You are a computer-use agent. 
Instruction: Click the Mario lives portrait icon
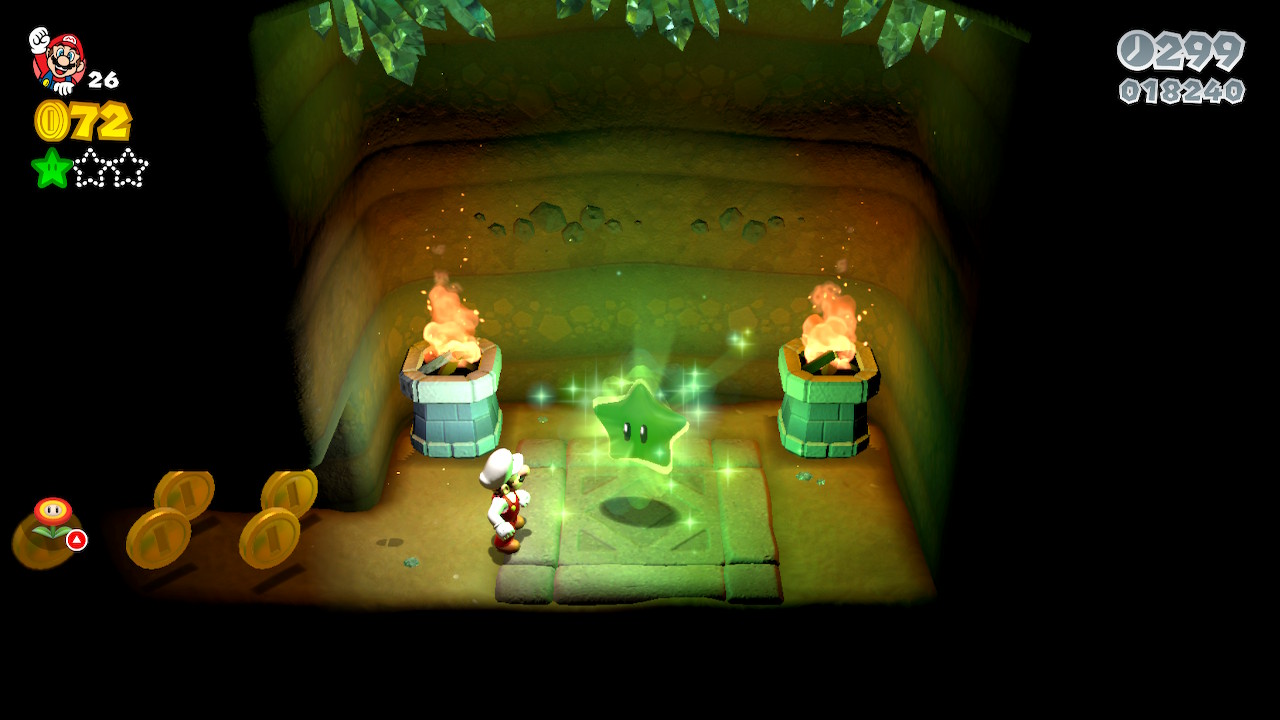coord(57,59)
